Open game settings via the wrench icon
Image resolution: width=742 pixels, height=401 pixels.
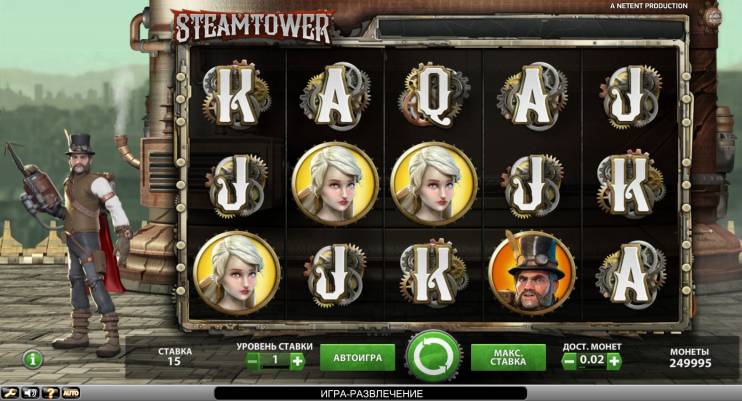(x=9, y=393)
